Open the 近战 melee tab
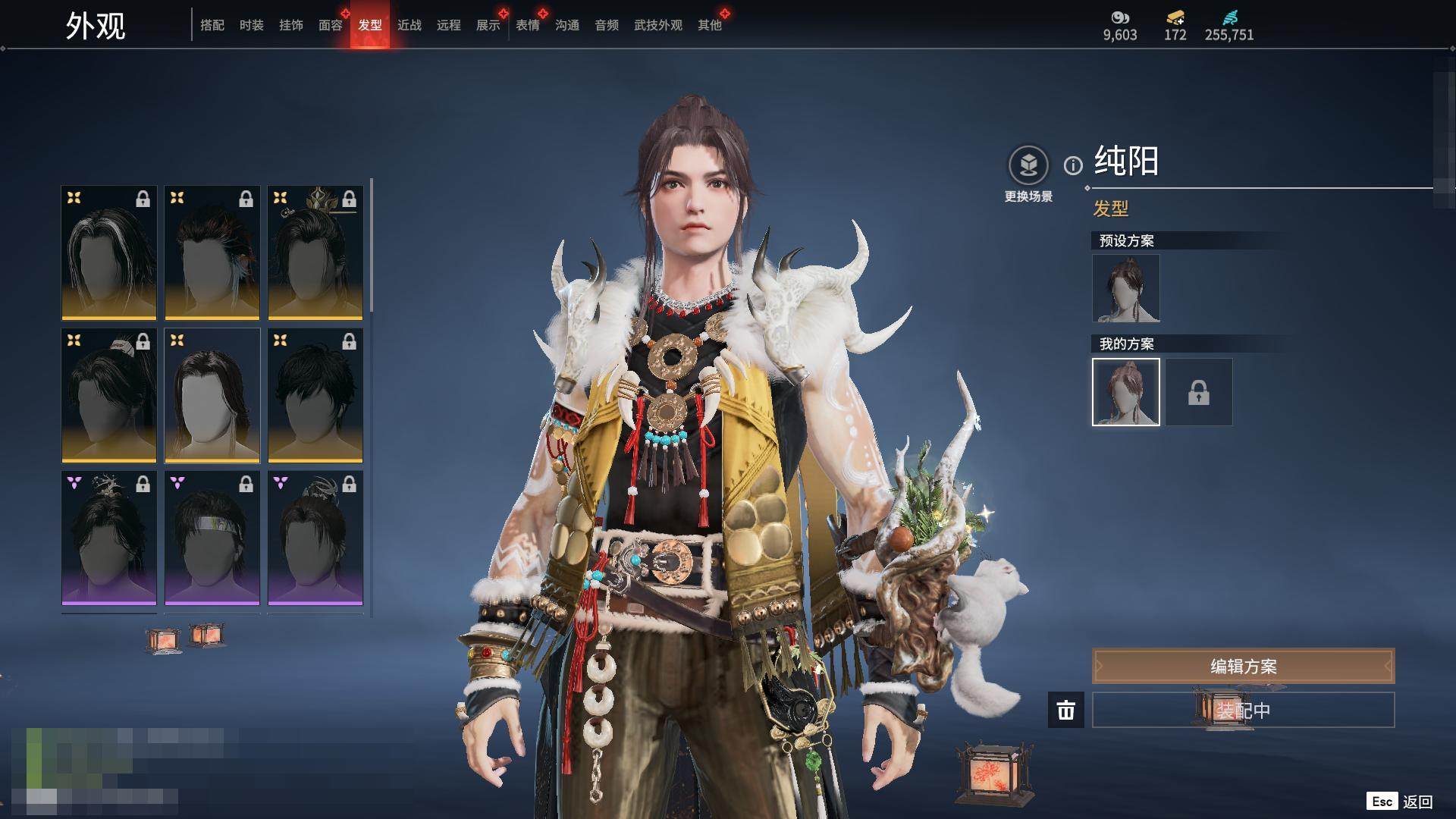1456x819 pixels. point(409,25)
